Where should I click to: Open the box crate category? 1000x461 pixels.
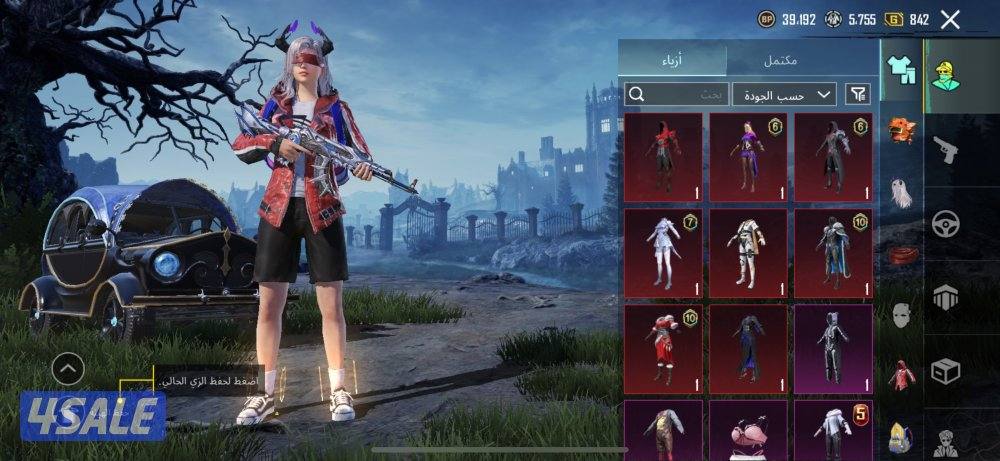pyautogui.click(x=946, y=371)
